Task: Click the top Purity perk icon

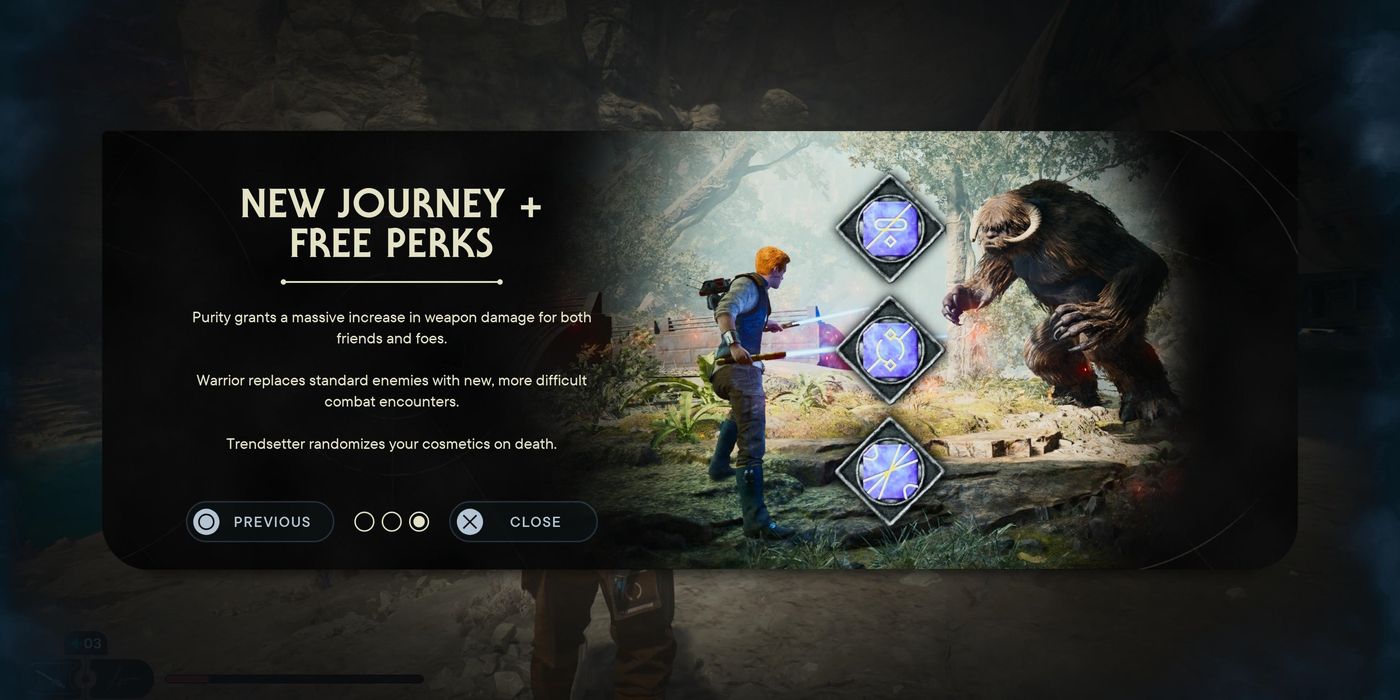Action: (890, 228)
